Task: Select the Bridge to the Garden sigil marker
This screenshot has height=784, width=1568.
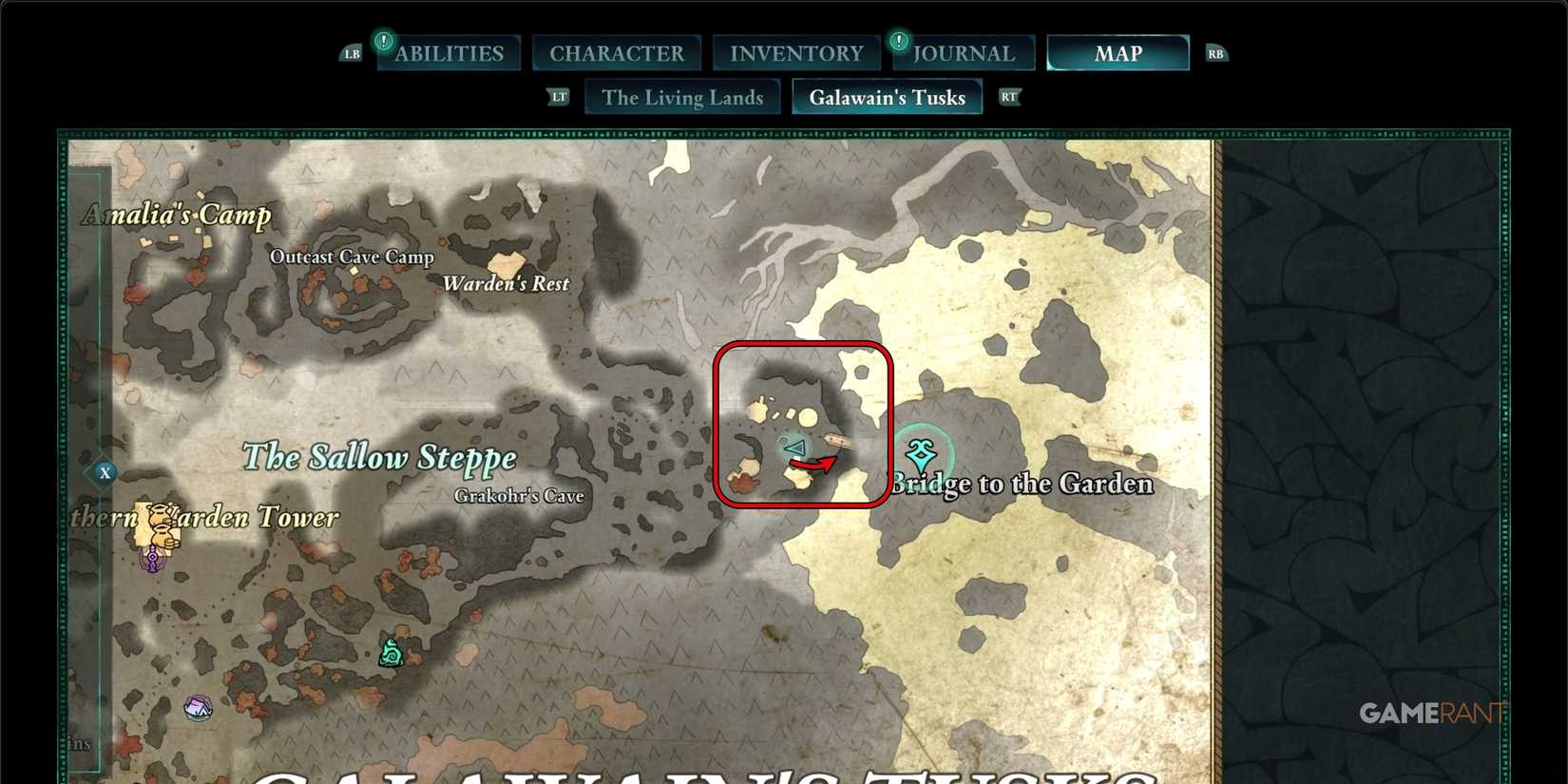Action: pyautogui.click(x=919, y=454)
